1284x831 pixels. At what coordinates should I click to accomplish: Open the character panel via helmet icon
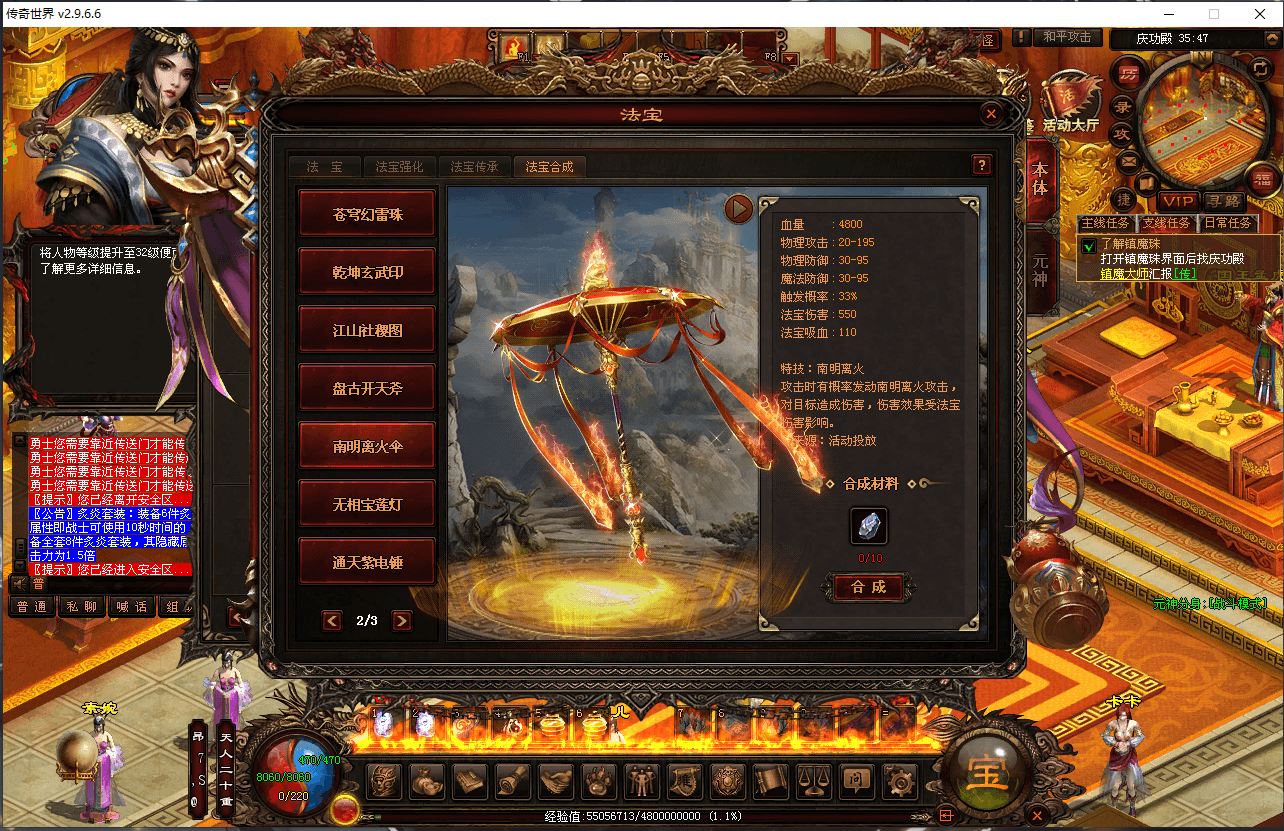coord(384,783)
